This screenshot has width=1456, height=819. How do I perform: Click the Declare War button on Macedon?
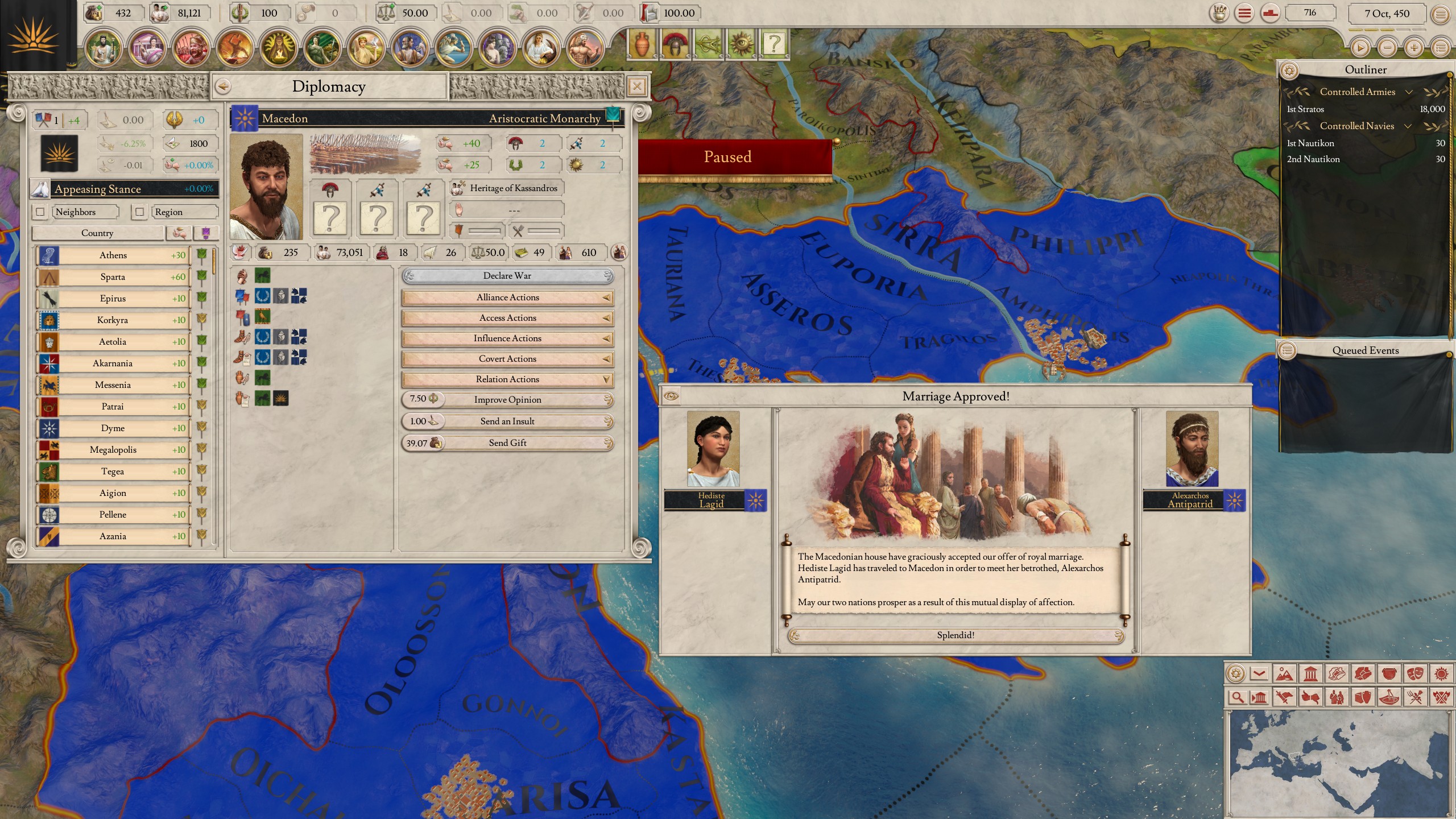click(x=507, y=276)
